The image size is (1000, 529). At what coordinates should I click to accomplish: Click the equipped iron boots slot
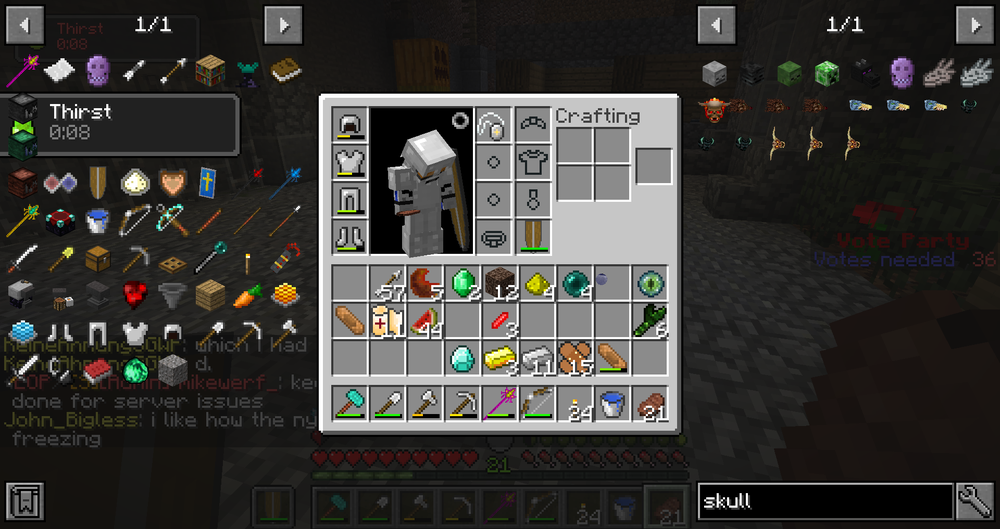coord(350,236)
